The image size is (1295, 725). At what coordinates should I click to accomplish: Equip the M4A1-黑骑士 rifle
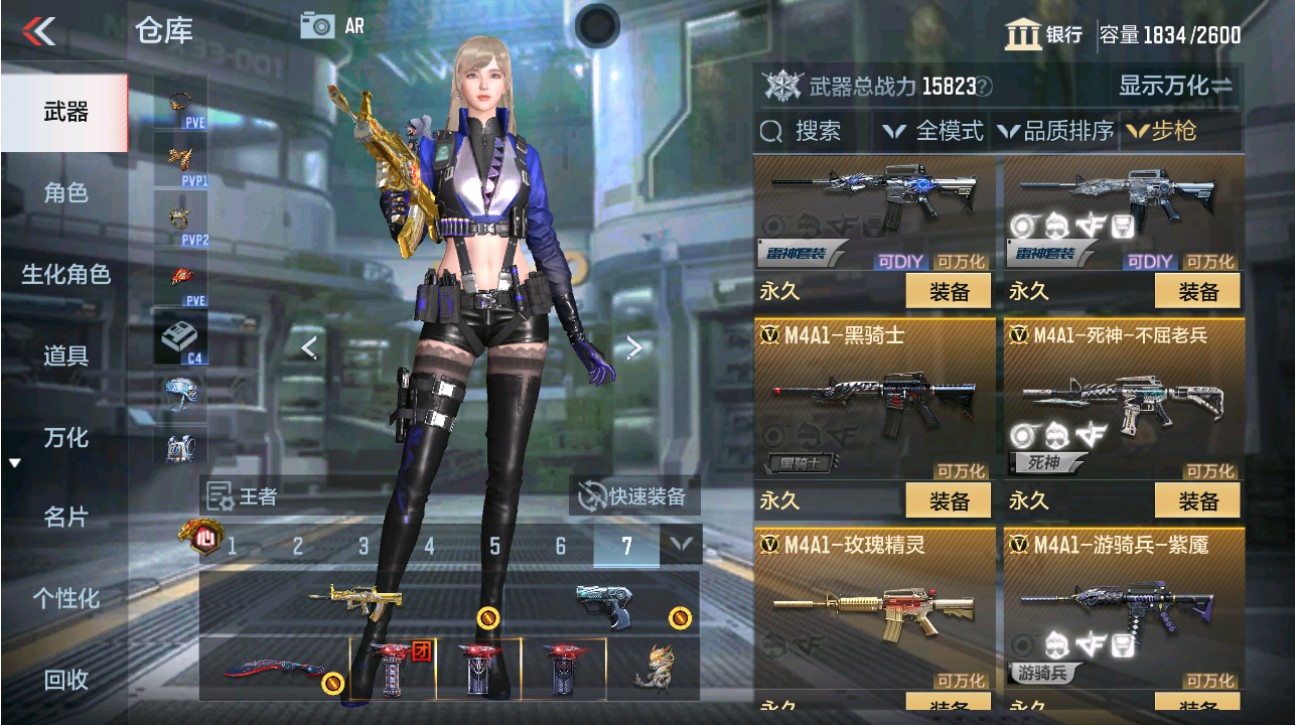pos(947,500)
